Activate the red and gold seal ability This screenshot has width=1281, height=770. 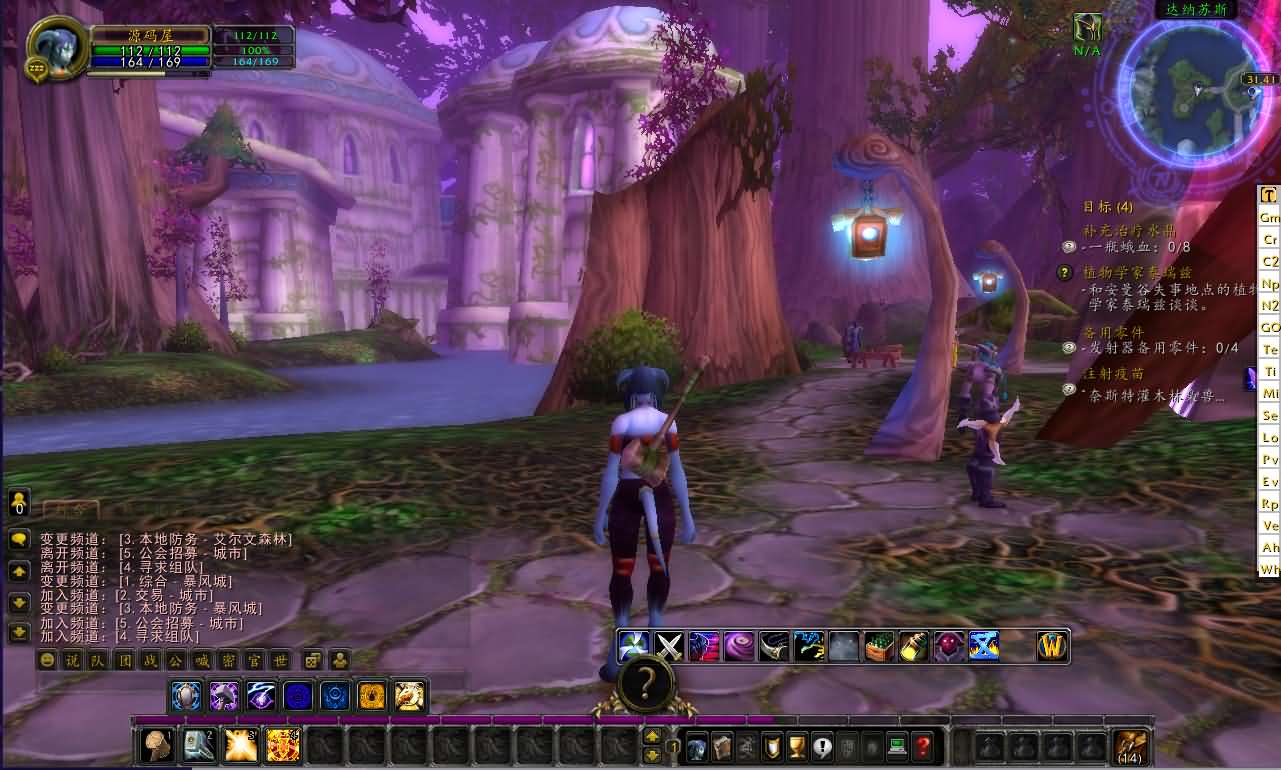coord(284,745)
